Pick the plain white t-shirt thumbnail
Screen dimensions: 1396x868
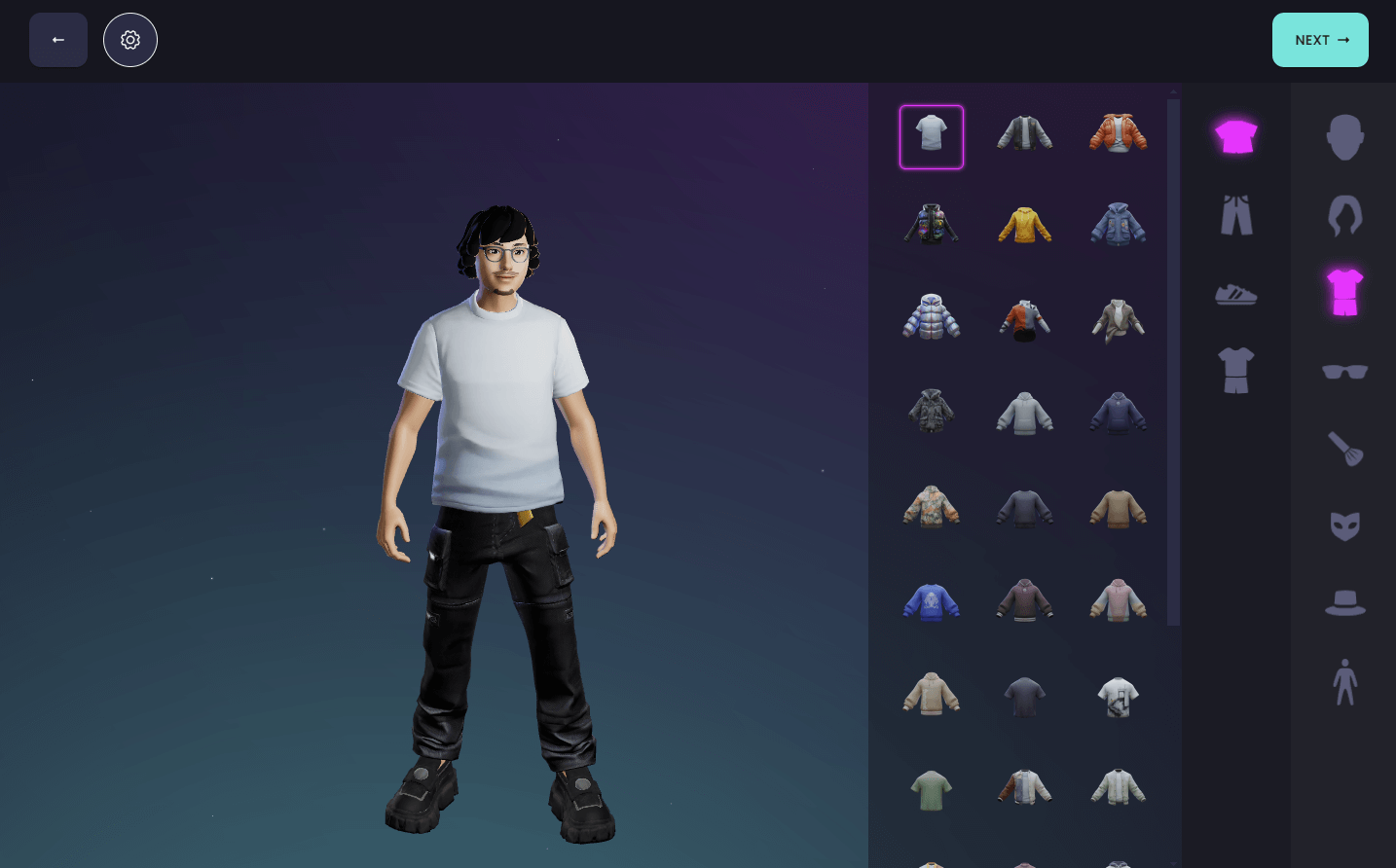click(932, 136)
